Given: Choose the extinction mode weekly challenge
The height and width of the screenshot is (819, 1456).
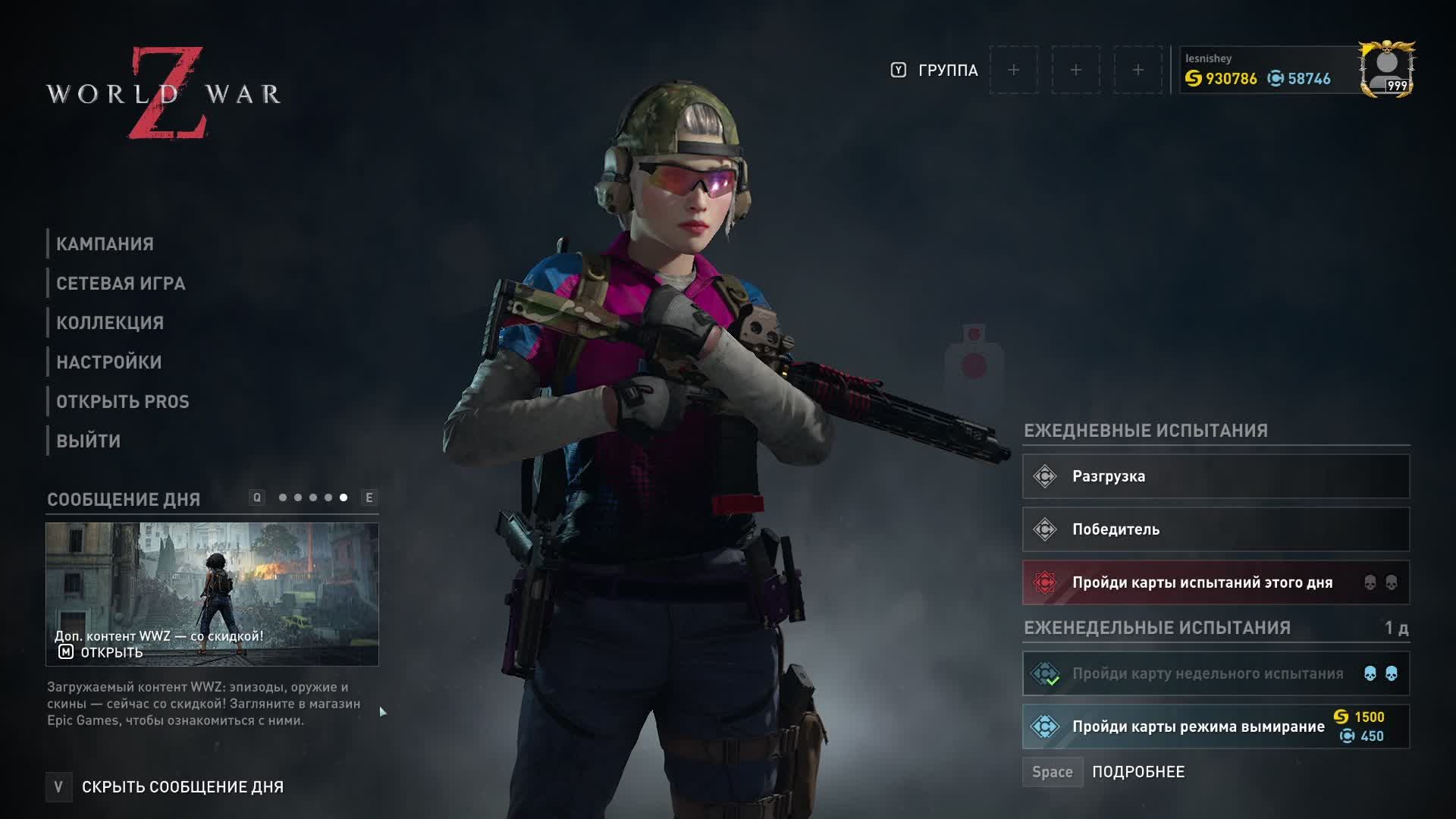Looking at the screenshot, I should (1216, 726).
